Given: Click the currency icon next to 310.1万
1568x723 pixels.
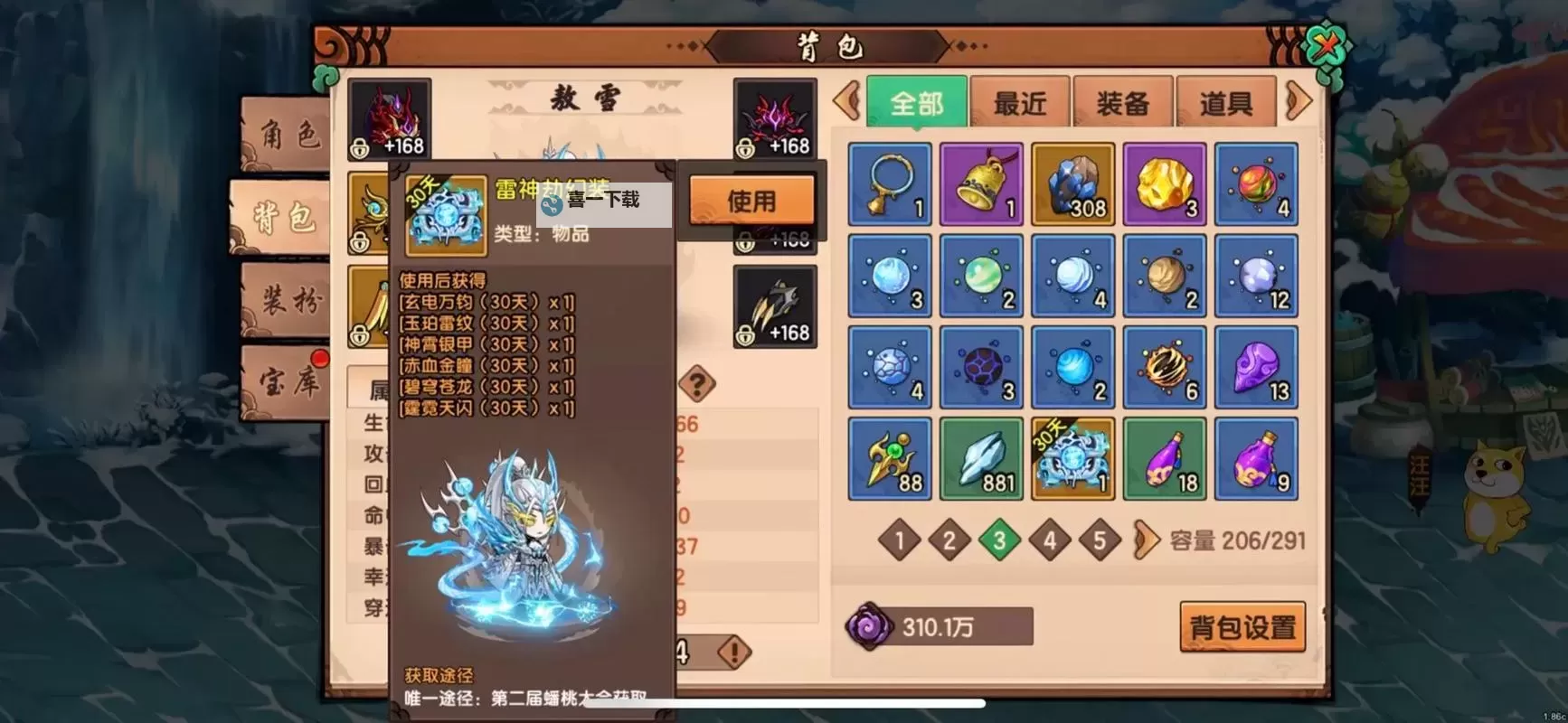Looking at the screenshot, I should tap(870, 627).
